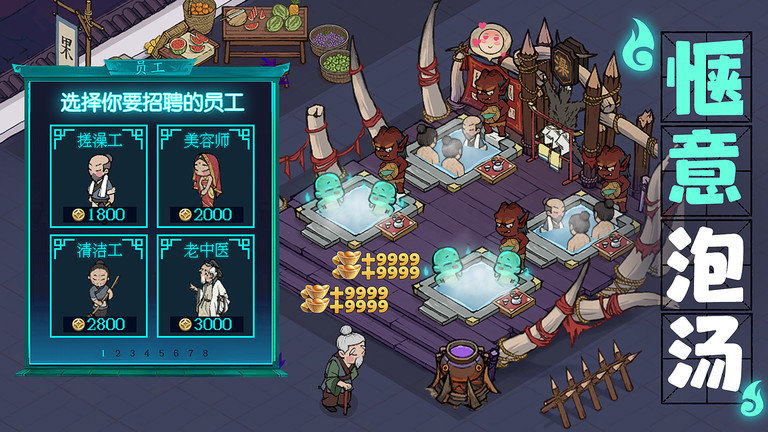This screenshot has height=432, width=768.
Task: Recruit the 清洁工 employee
Action: point(98,285)
